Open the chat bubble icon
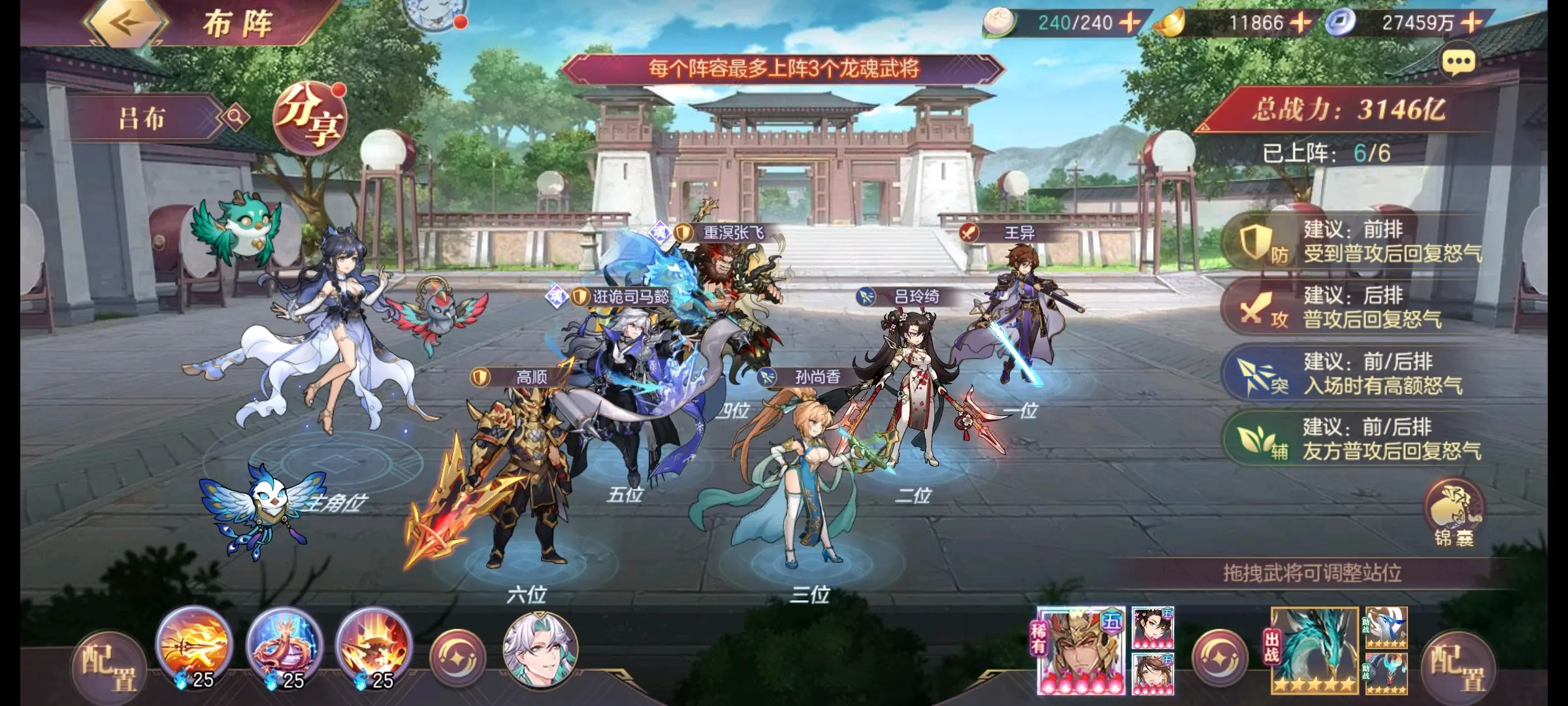Image resolution: width=1568 pixels, height=706 pixels. [x=1458, y=63]
